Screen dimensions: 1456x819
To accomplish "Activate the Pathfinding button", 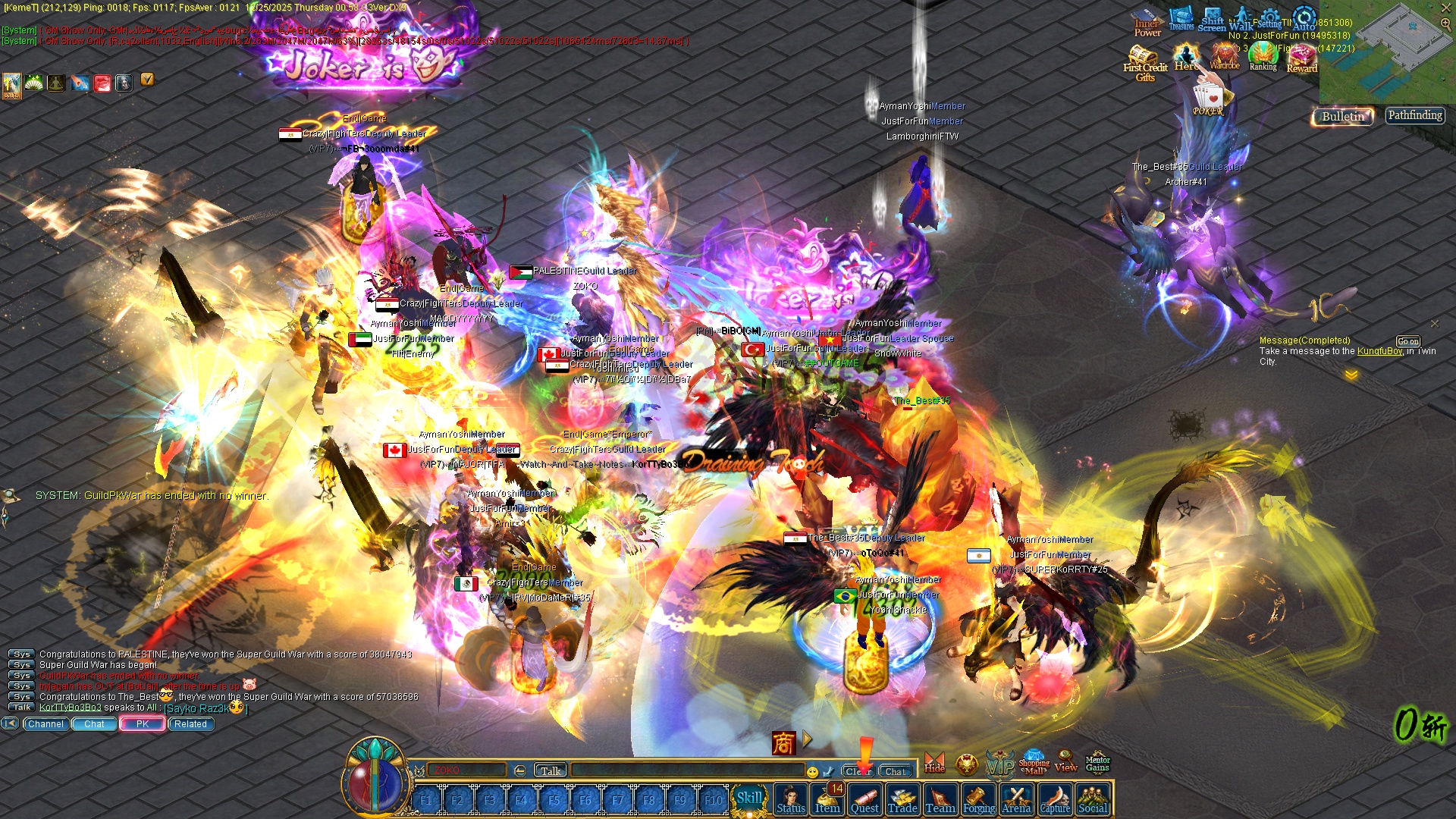I will tap(1415, 115).
